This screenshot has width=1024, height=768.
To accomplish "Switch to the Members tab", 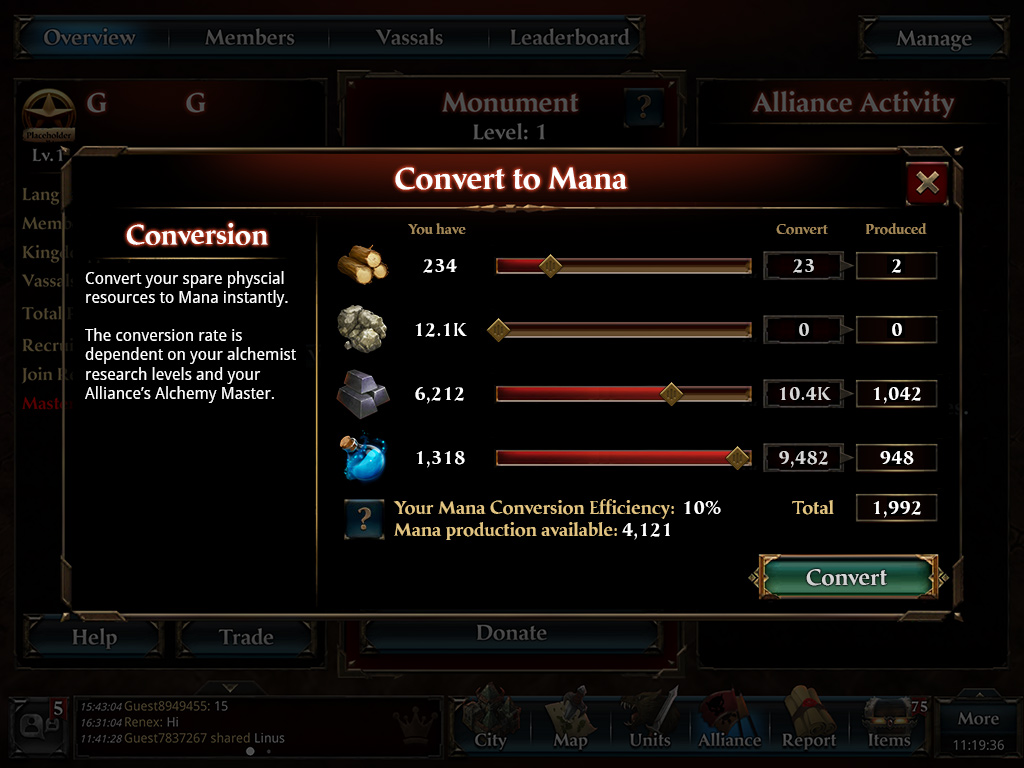I will [249, 38].
